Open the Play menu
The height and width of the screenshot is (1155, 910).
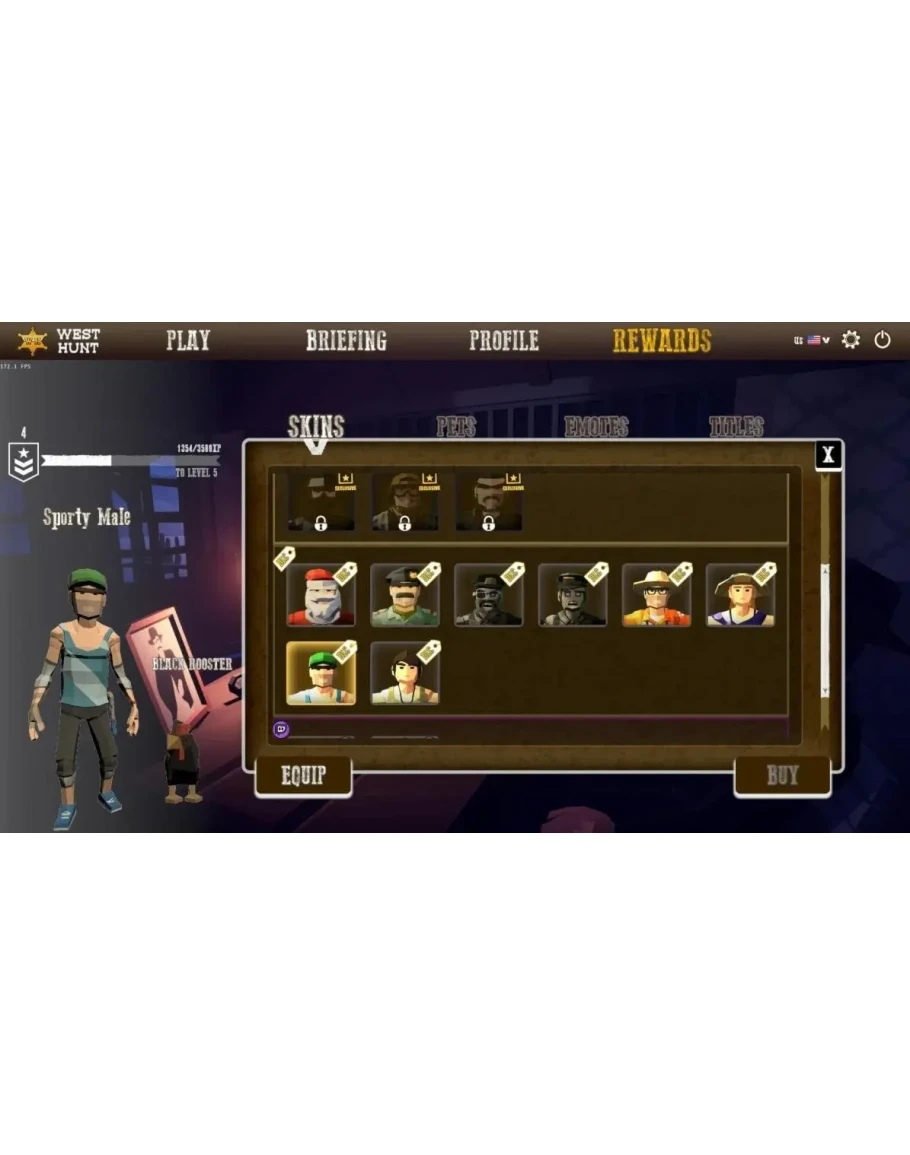(188, 340)
